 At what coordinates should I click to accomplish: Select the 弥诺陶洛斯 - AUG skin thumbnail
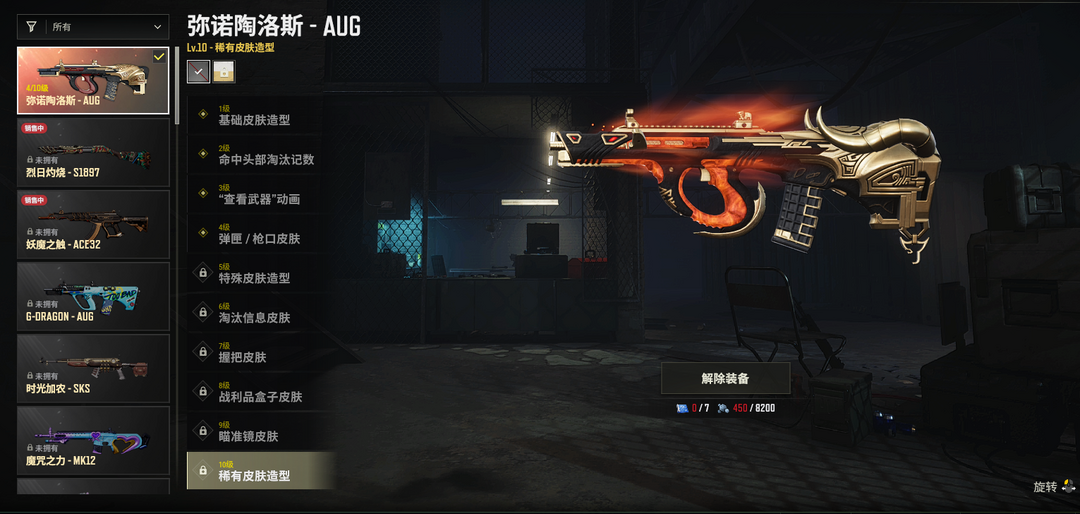(93, 80)
